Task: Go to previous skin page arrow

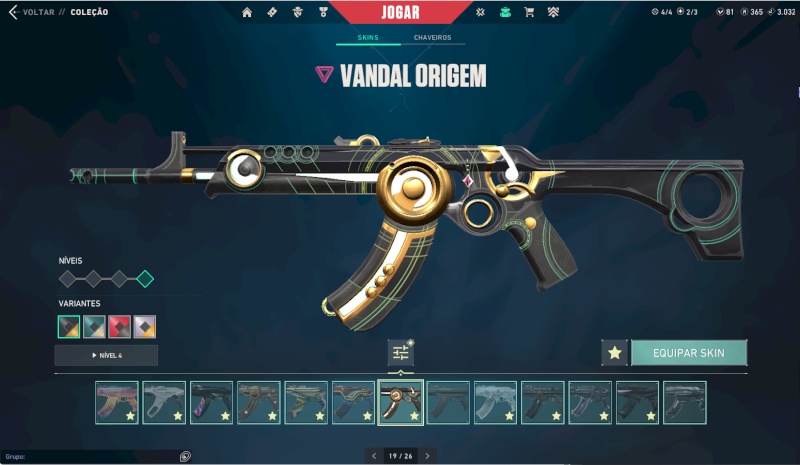Action: click(372, 456)
